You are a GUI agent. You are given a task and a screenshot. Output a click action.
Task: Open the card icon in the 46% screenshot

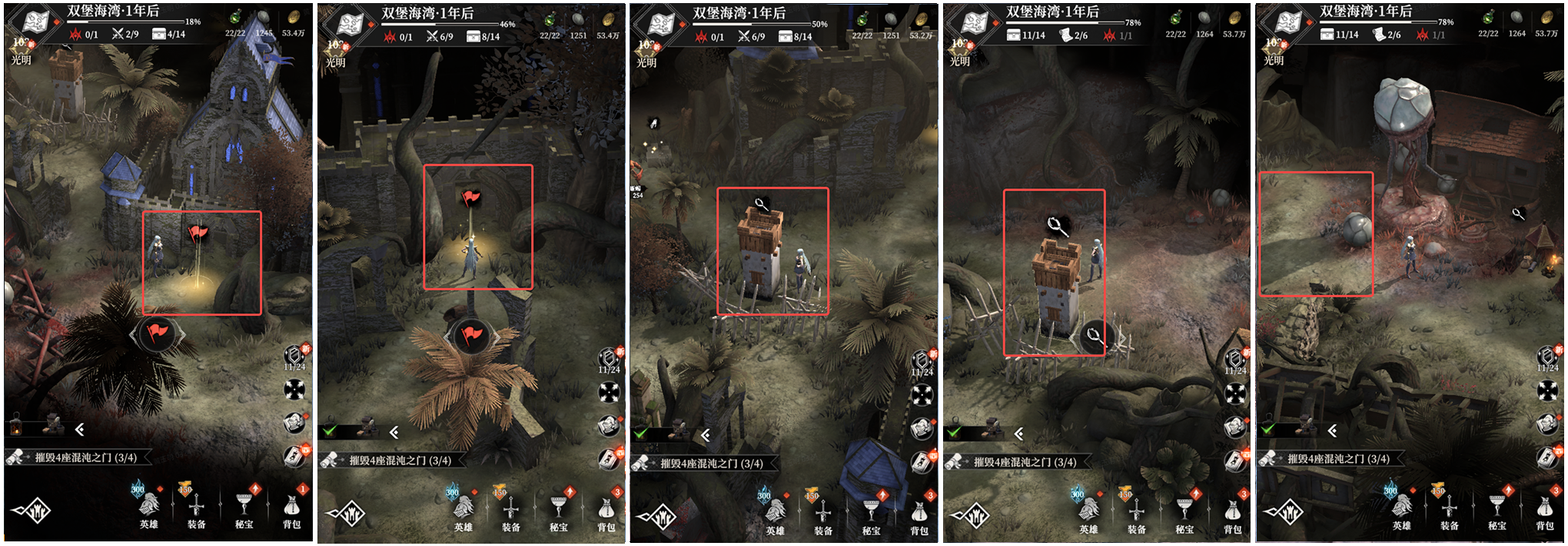click(608, 459)
